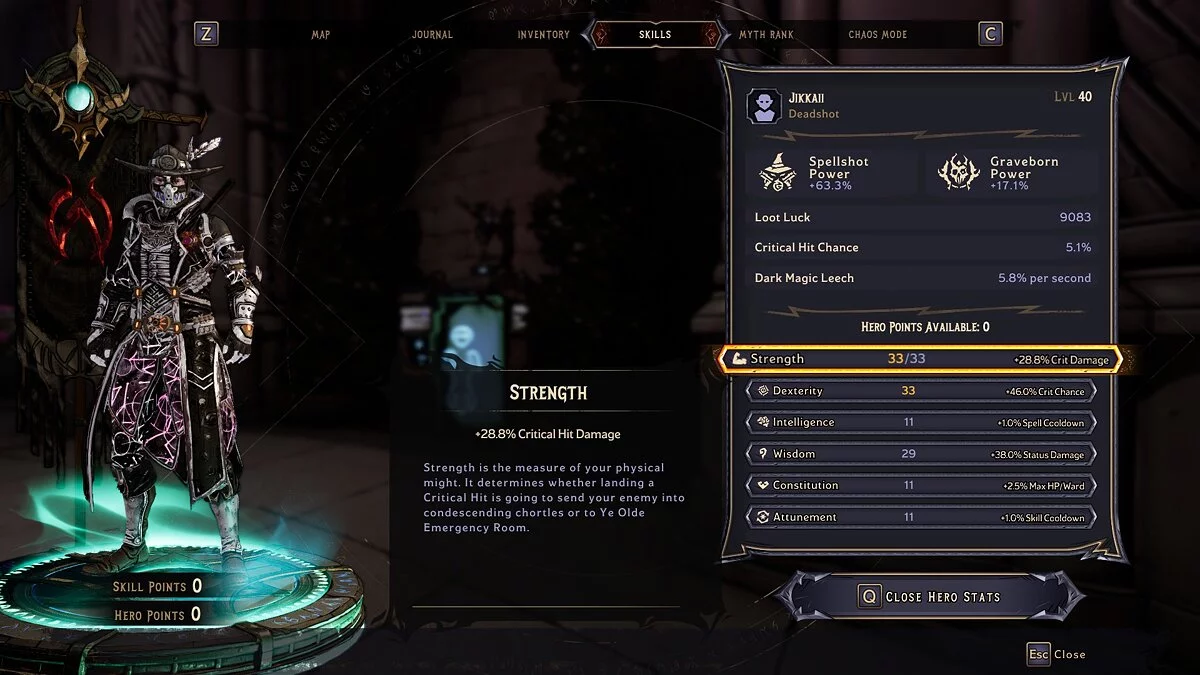The image size is (1200, 675).
Task: Click the Wisdom stat row
Action: 920,454
